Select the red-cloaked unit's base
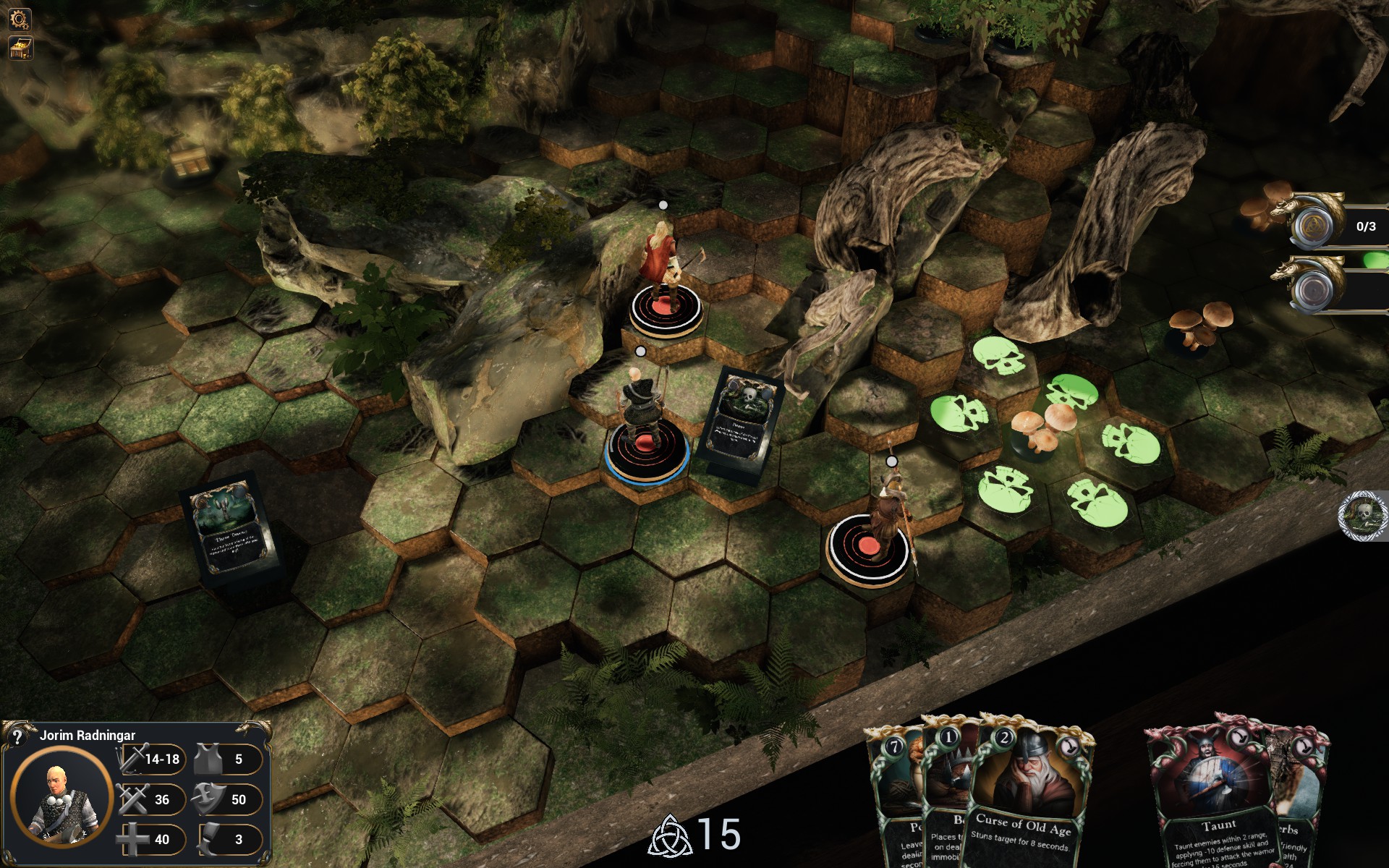The height and width of the screenshot is (868, 1389). (x=666, y=310)
